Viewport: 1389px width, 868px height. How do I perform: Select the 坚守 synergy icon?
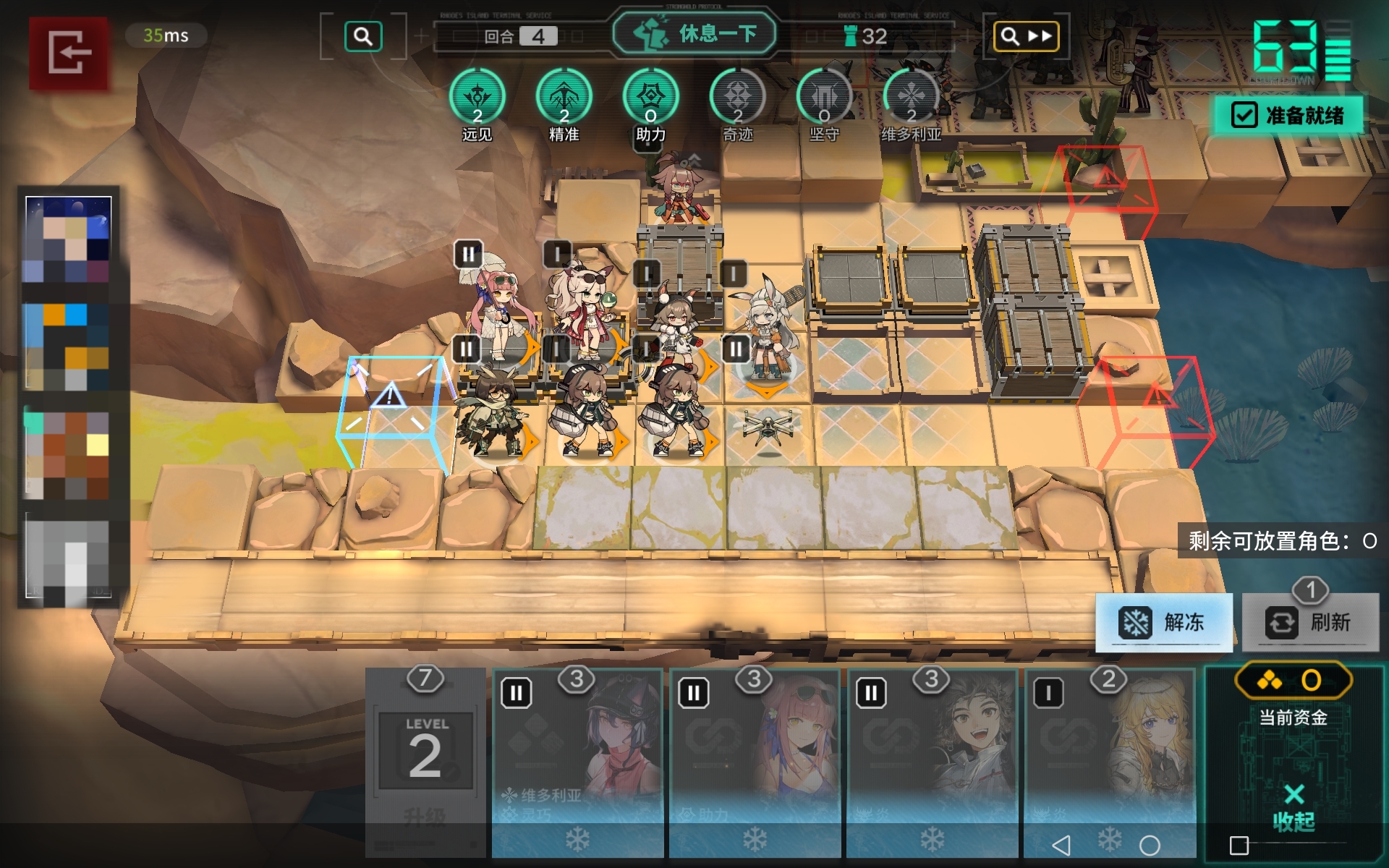[824, 98]
